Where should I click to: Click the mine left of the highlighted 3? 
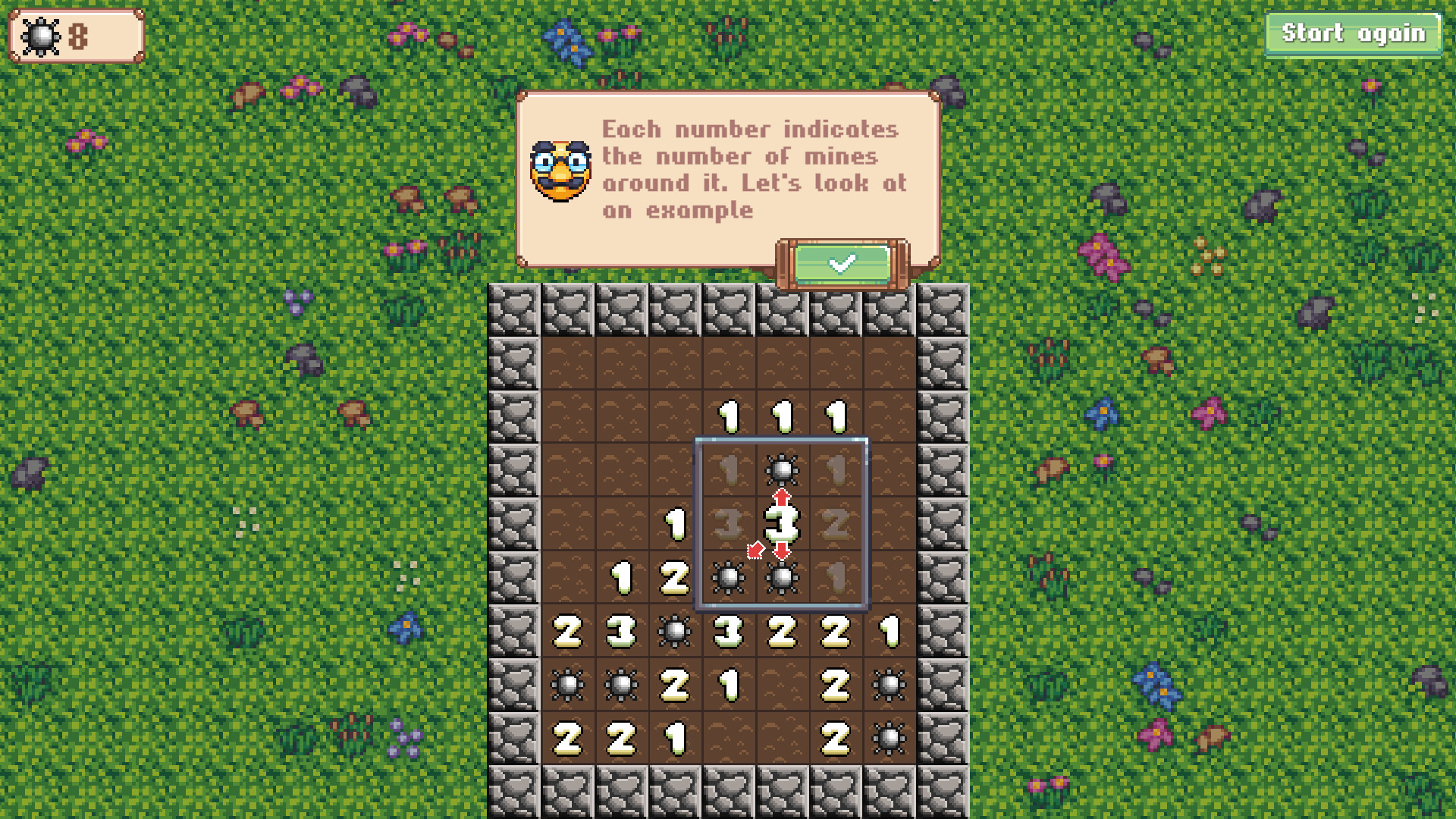[728, 578]
